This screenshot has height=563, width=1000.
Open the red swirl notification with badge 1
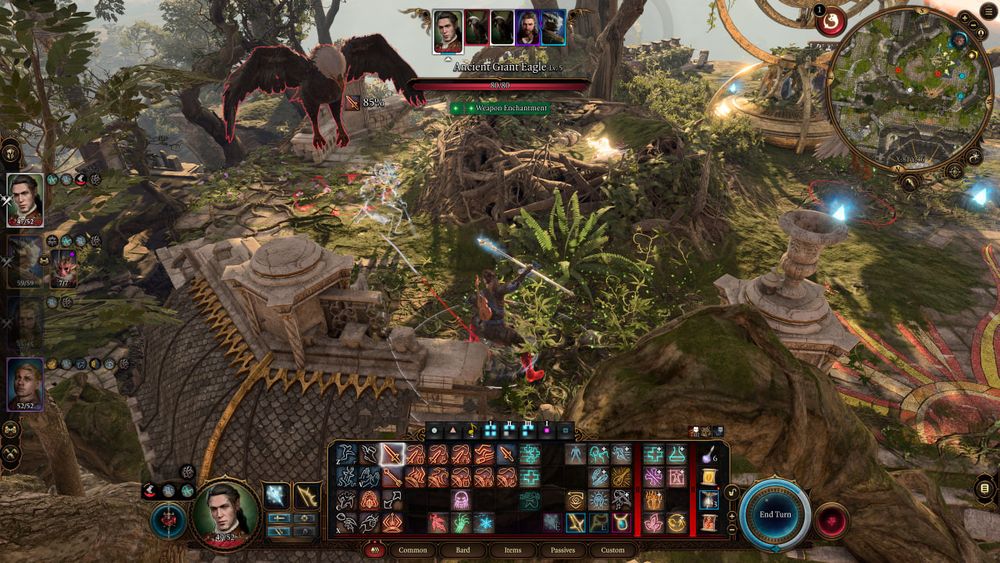coord(831,21)
